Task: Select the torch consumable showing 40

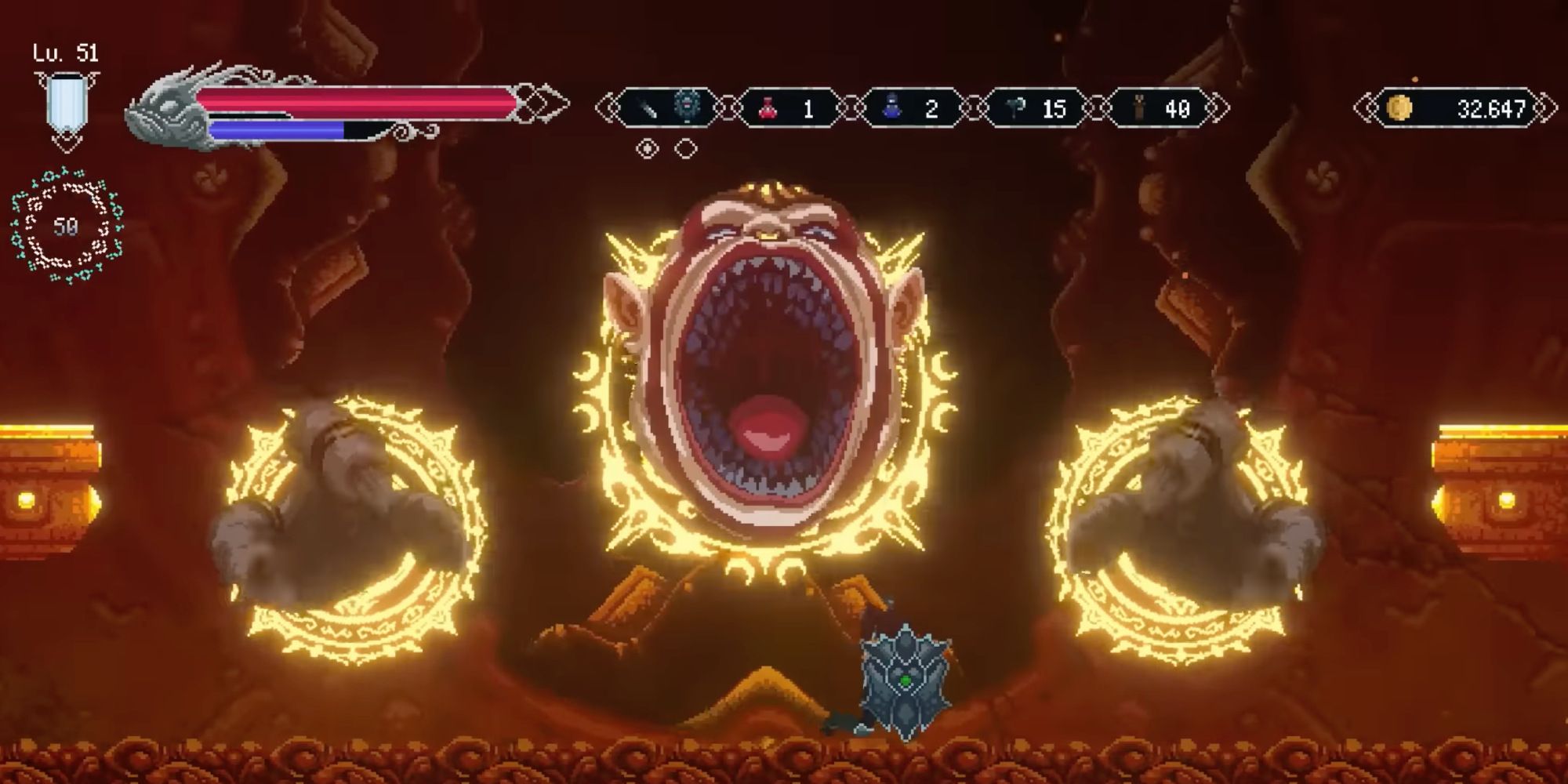Action: 1138,107
